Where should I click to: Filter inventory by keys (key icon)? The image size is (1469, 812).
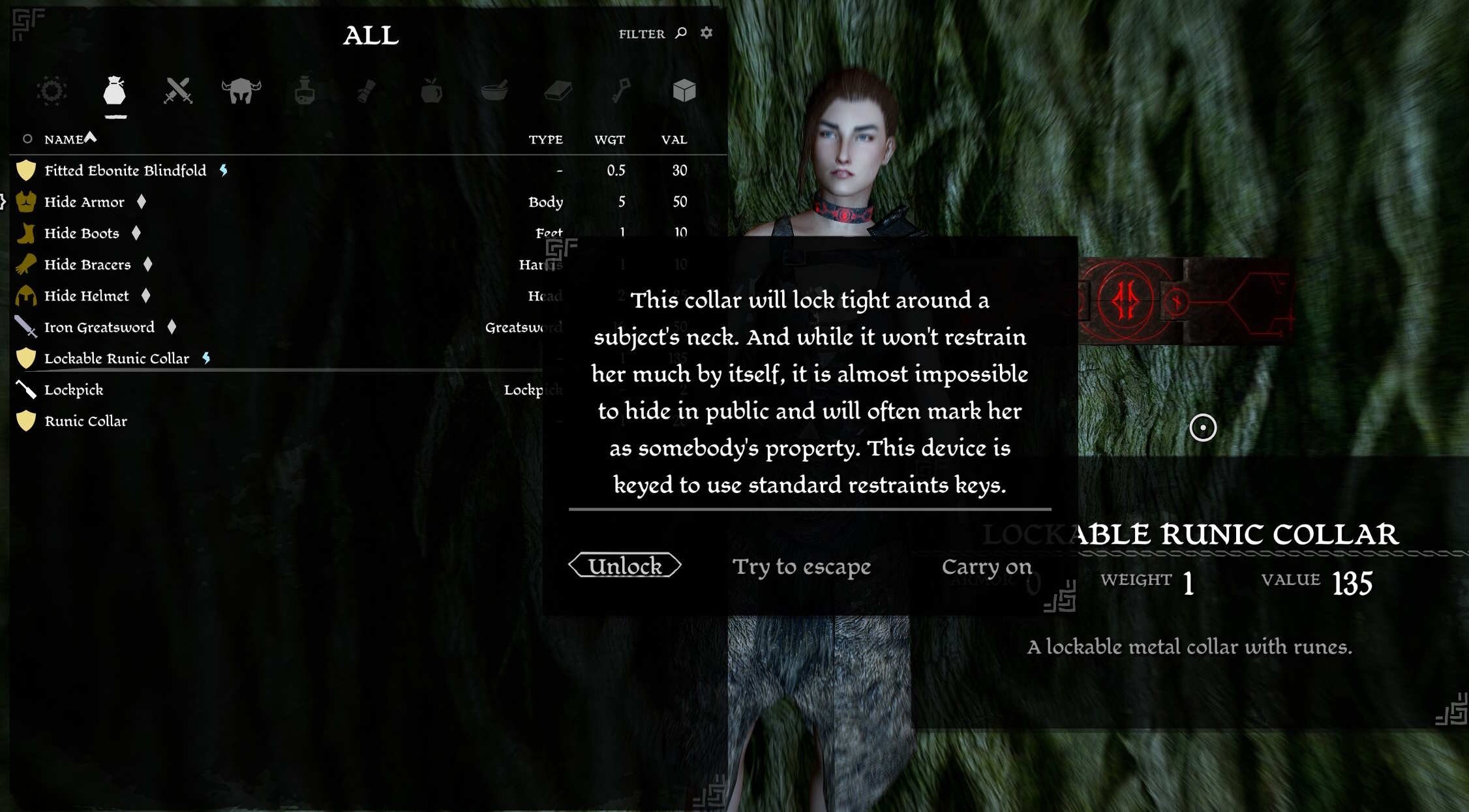[620, 91]
